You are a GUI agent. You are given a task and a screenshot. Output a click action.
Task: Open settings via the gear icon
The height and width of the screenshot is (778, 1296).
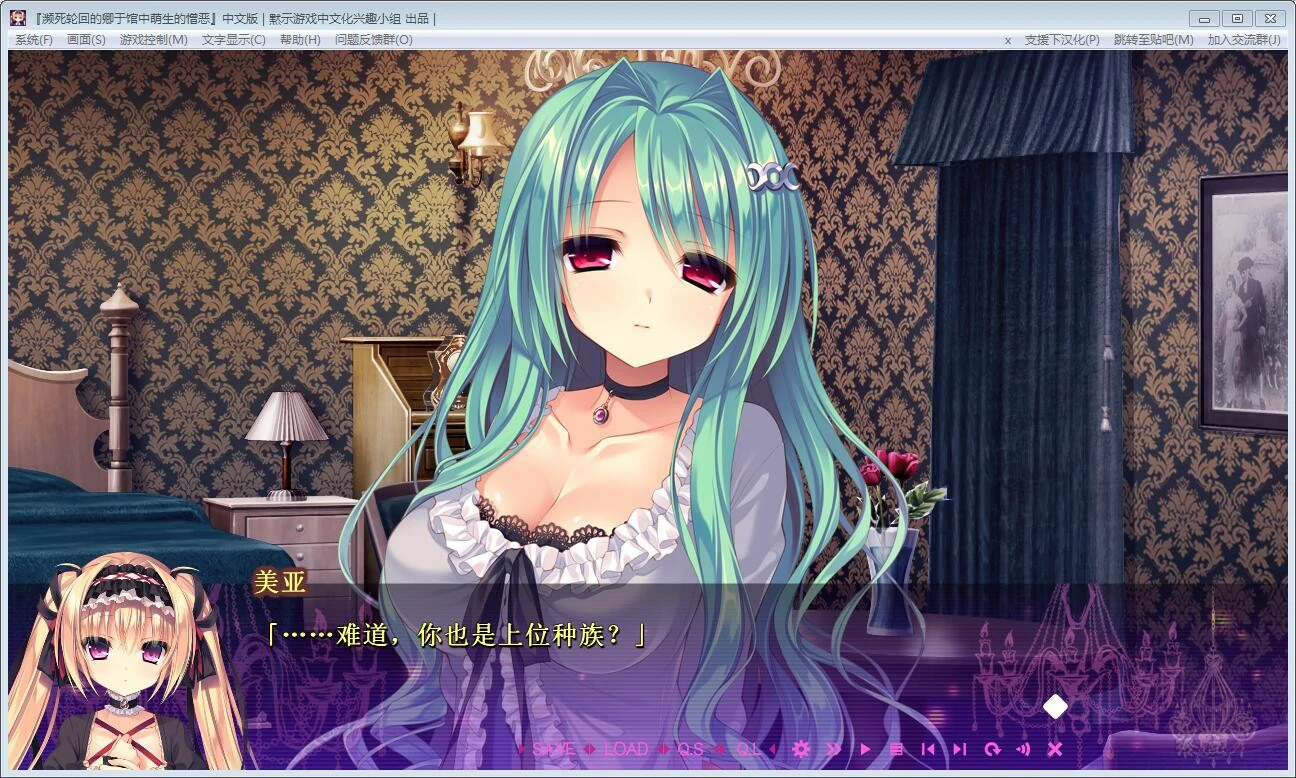point(801,749)
